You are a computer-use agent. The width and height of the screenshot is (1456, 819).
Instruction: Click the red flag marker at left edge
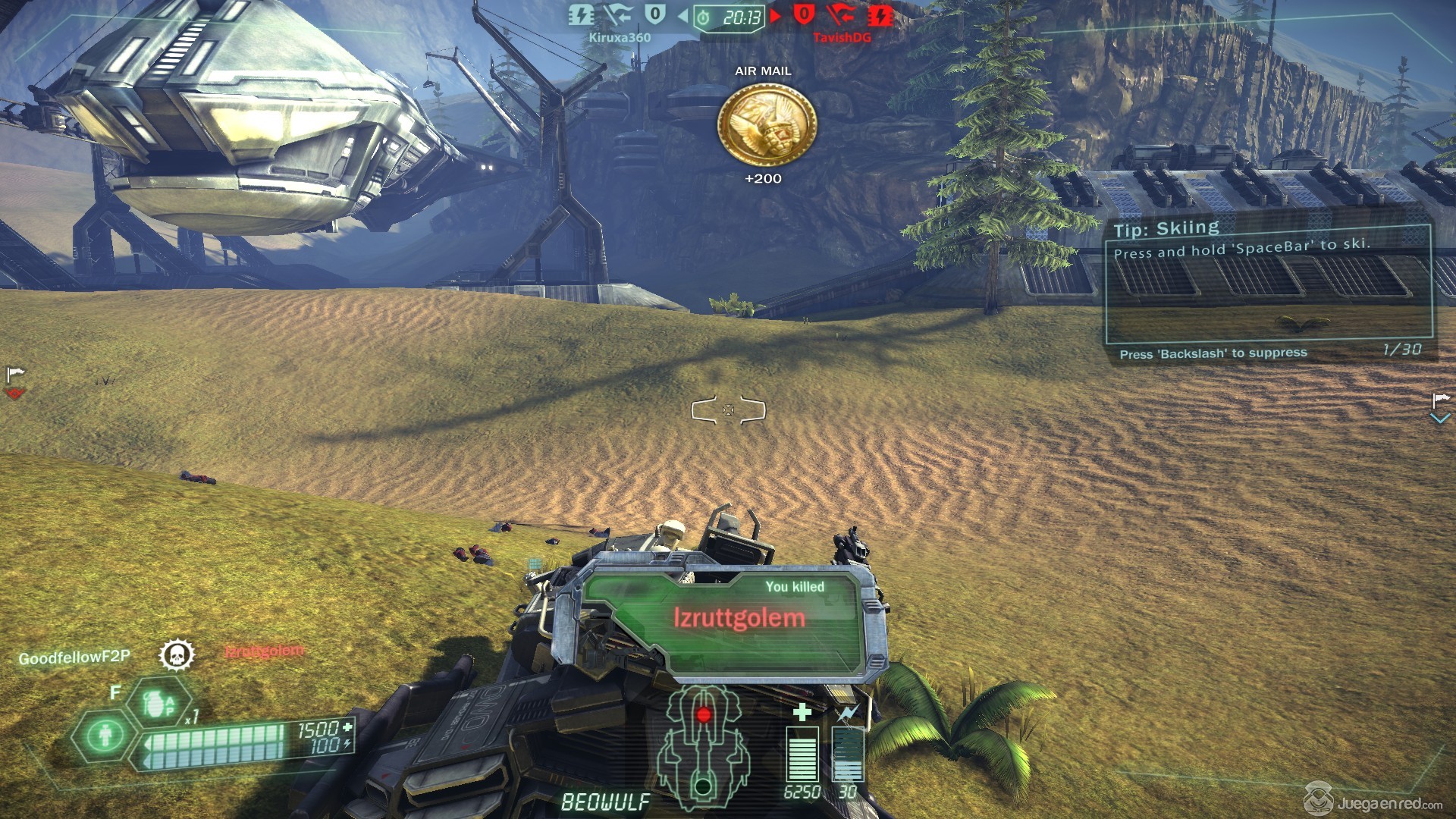[15, 382]
